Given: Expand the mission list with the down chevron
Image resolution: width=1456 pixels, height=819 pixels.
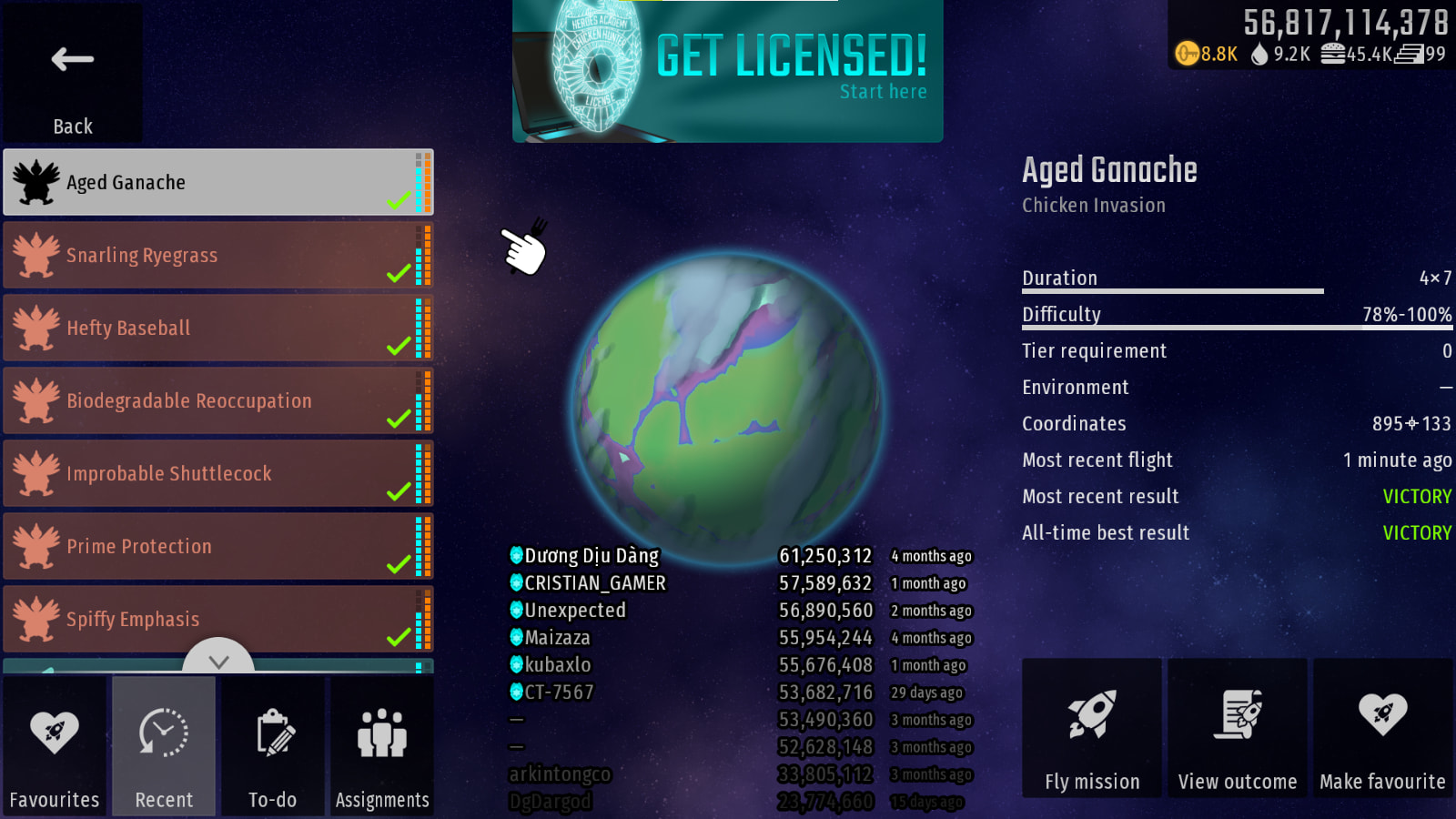Looking at the screenshot, I should pyautogui.click(x=218, y=659).
